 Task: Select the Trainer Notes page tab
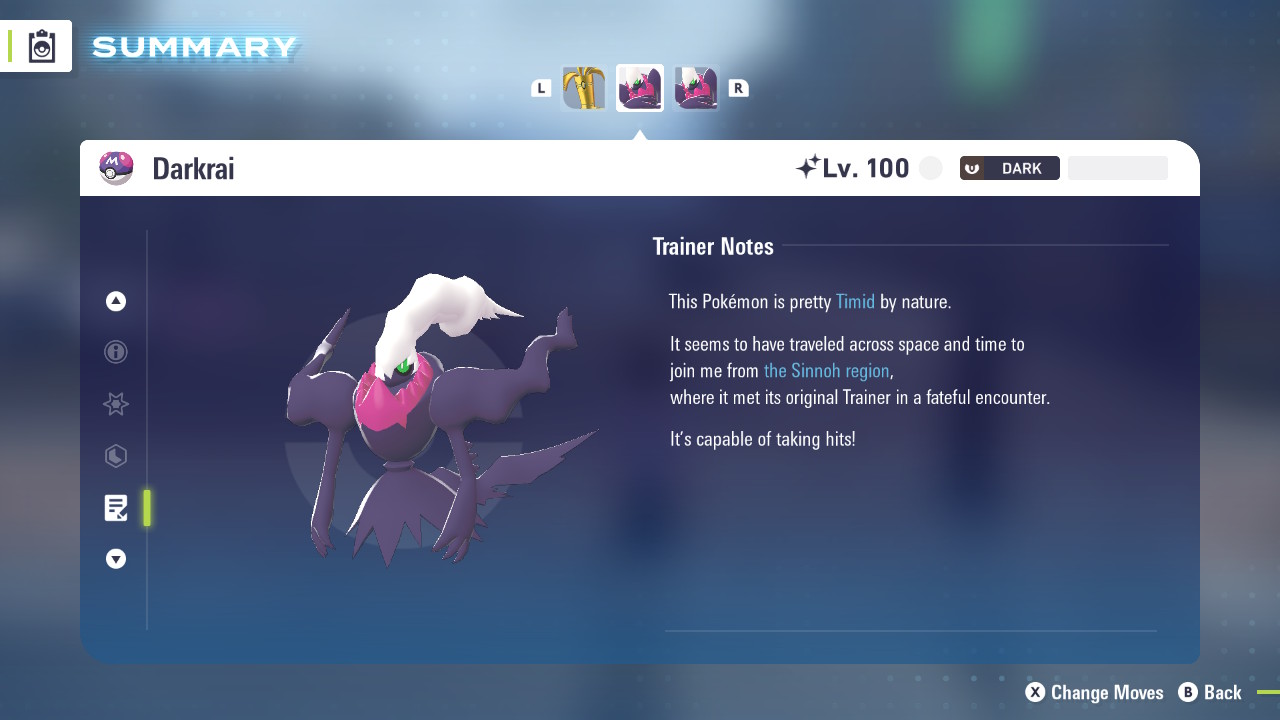point(116,508)
